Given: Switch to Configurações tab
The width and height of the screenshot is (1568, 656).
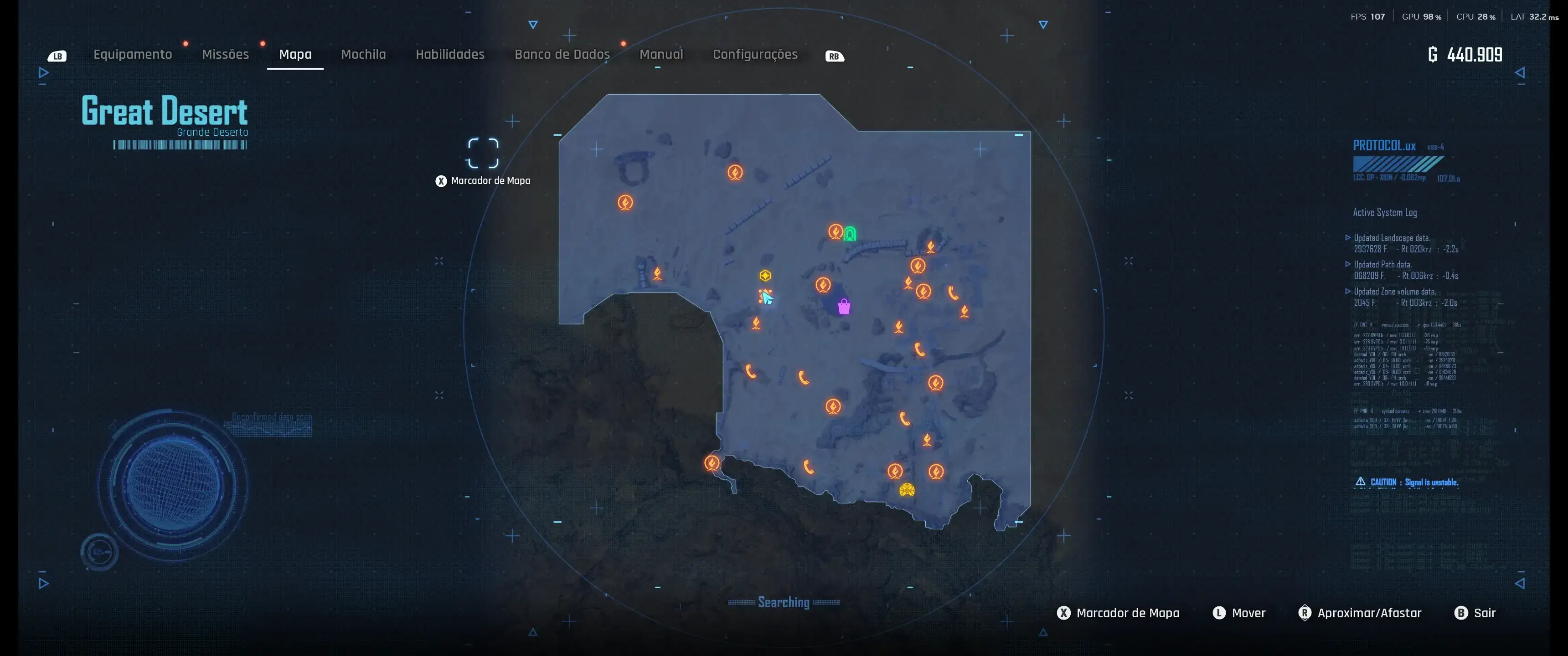Looking at the screenshot, I should pyautogui.click(x=755, y=54).
